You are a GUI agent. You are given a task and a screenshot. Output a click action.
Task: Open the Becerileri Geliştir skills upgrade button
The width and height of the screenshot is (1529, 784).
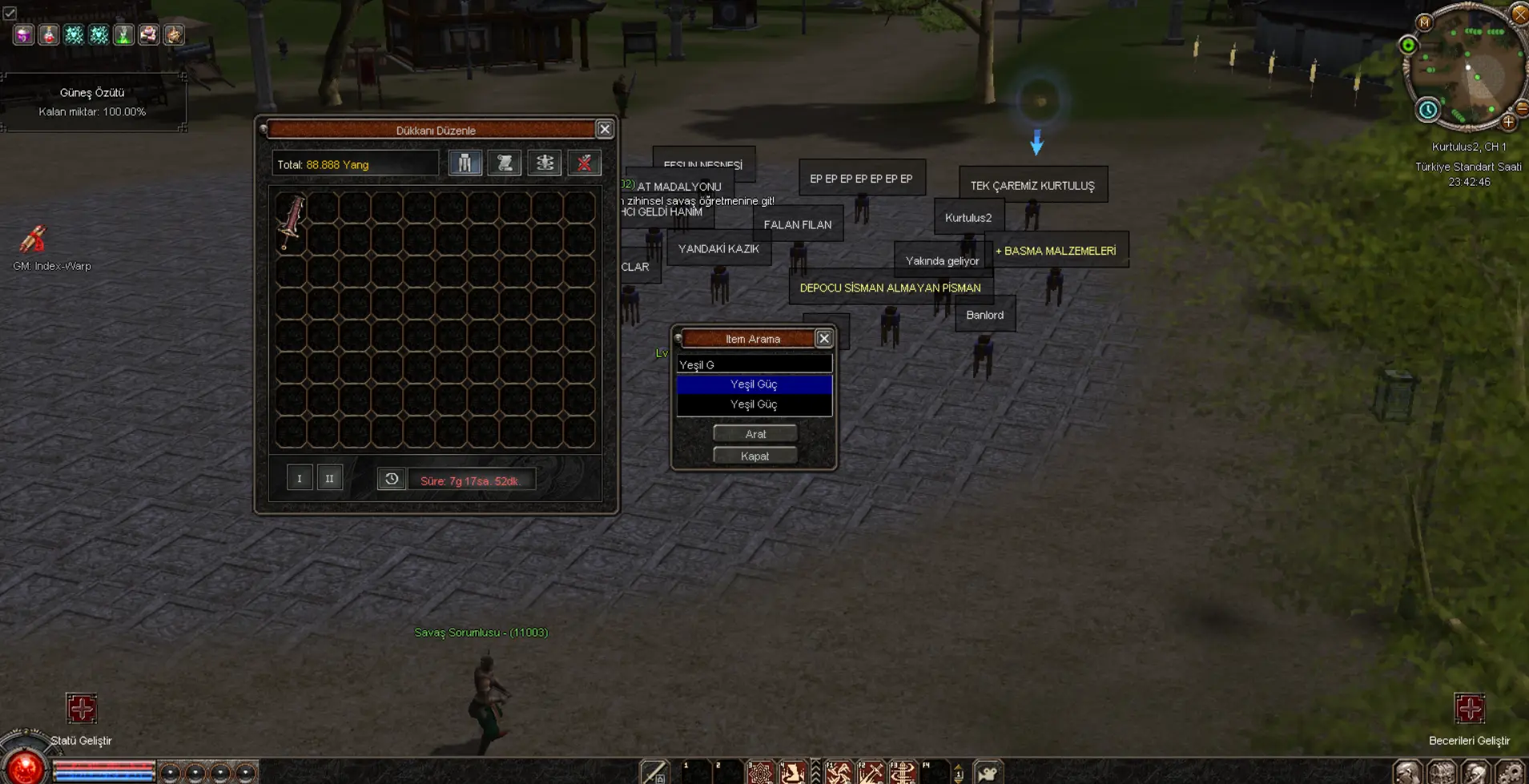pyautogui.click(x=1470, y=710)
